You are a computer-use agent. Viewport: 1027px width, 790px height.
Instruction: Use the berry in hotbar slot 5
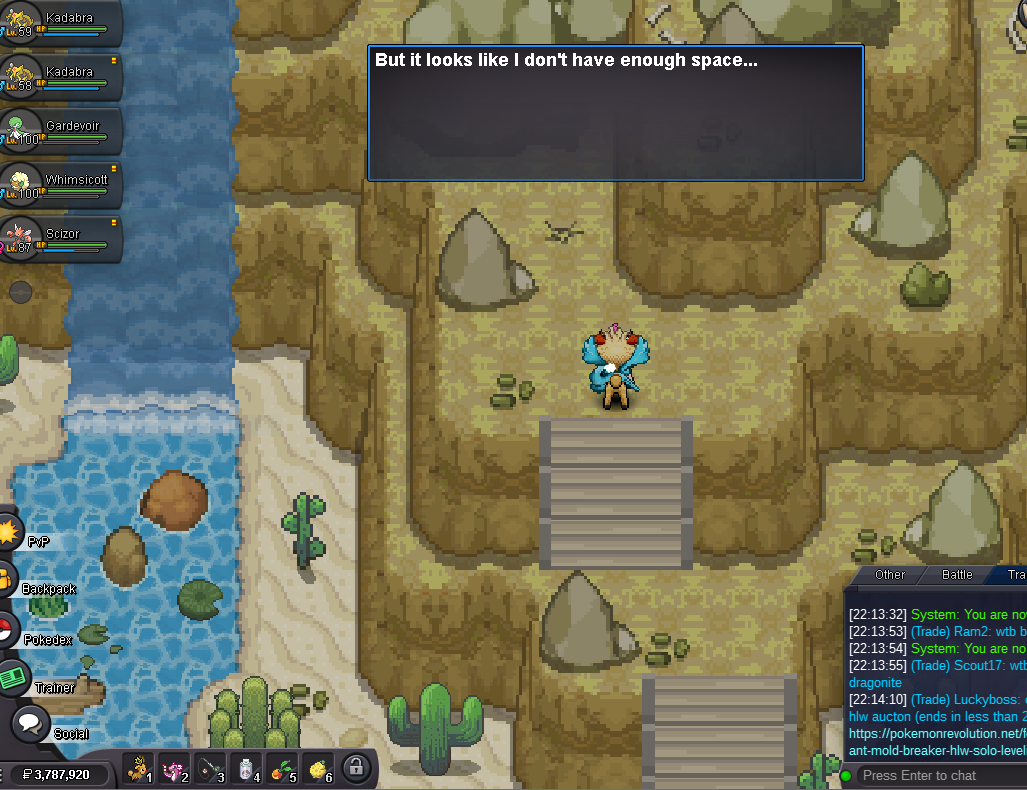tap(282, 768)
